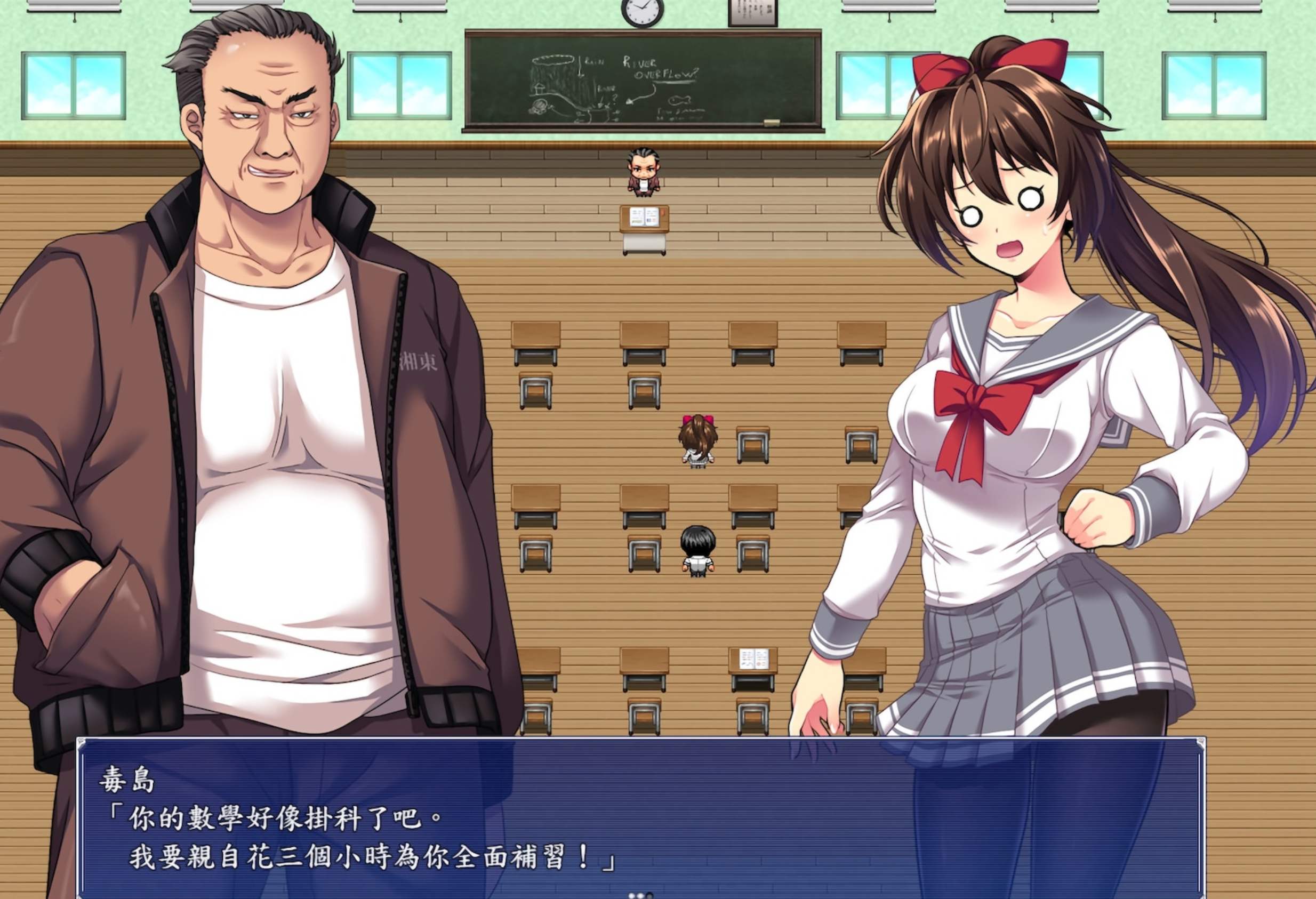
Task: Advance the 毒島 dialogue message box
Action: click(640, 820)
